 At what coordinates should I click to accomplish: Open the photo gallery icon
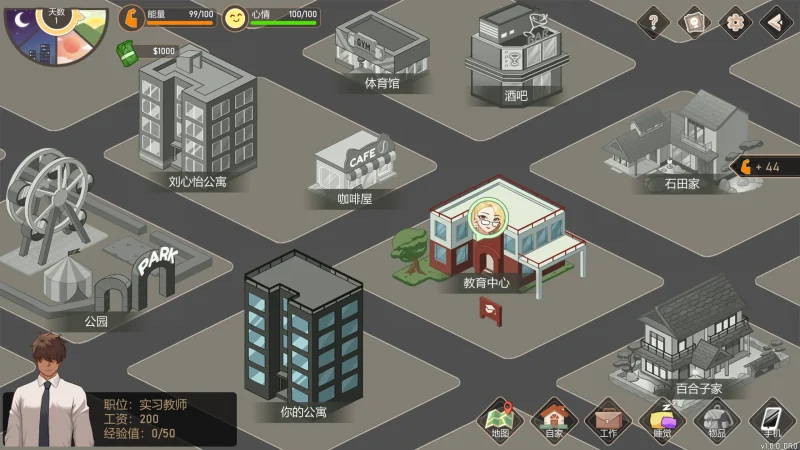[693, 21]
